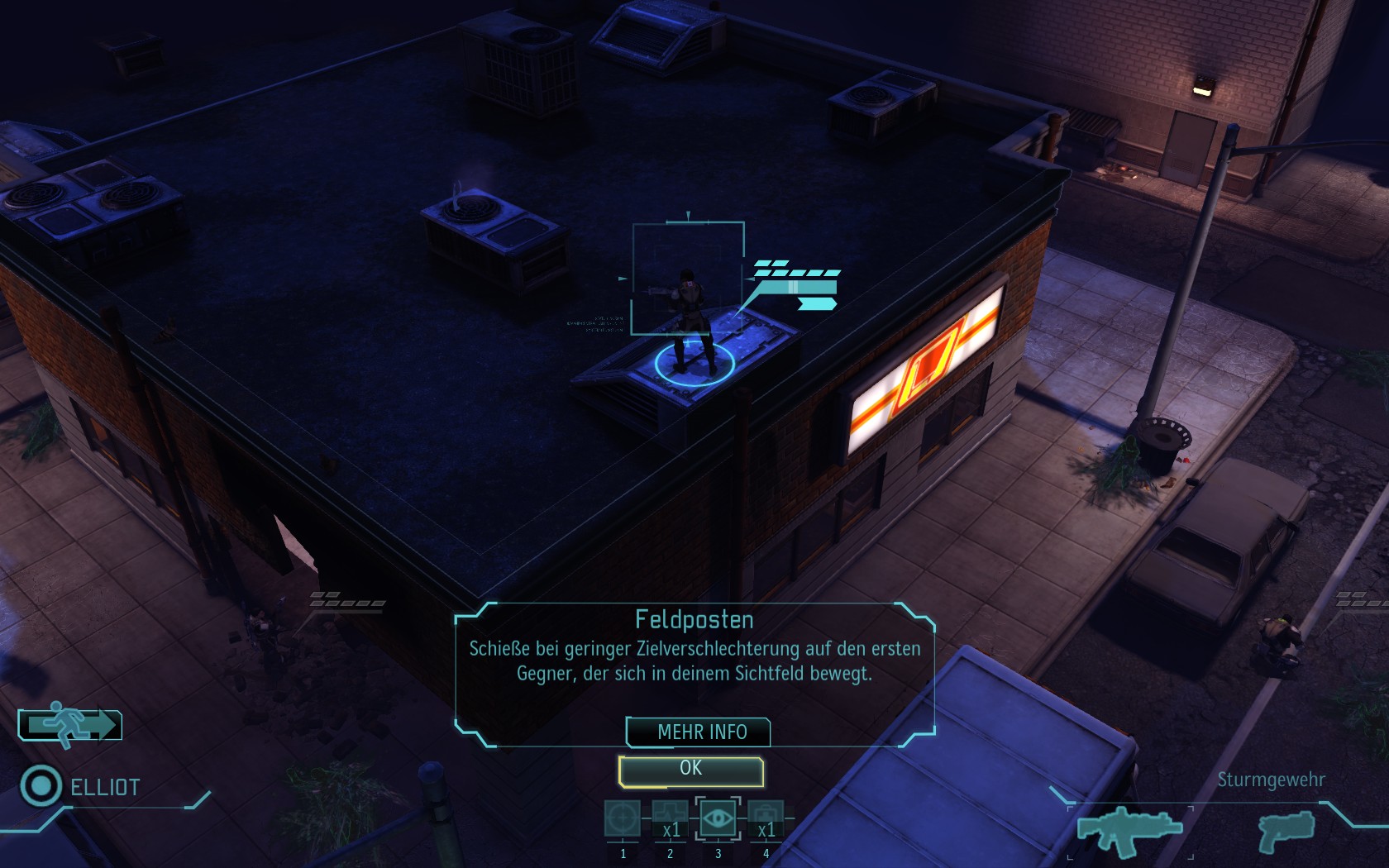Screen dimensions: 1389x868
Task: Choose the x1 ability left of the eye icon
Action: tap(670, 818)
